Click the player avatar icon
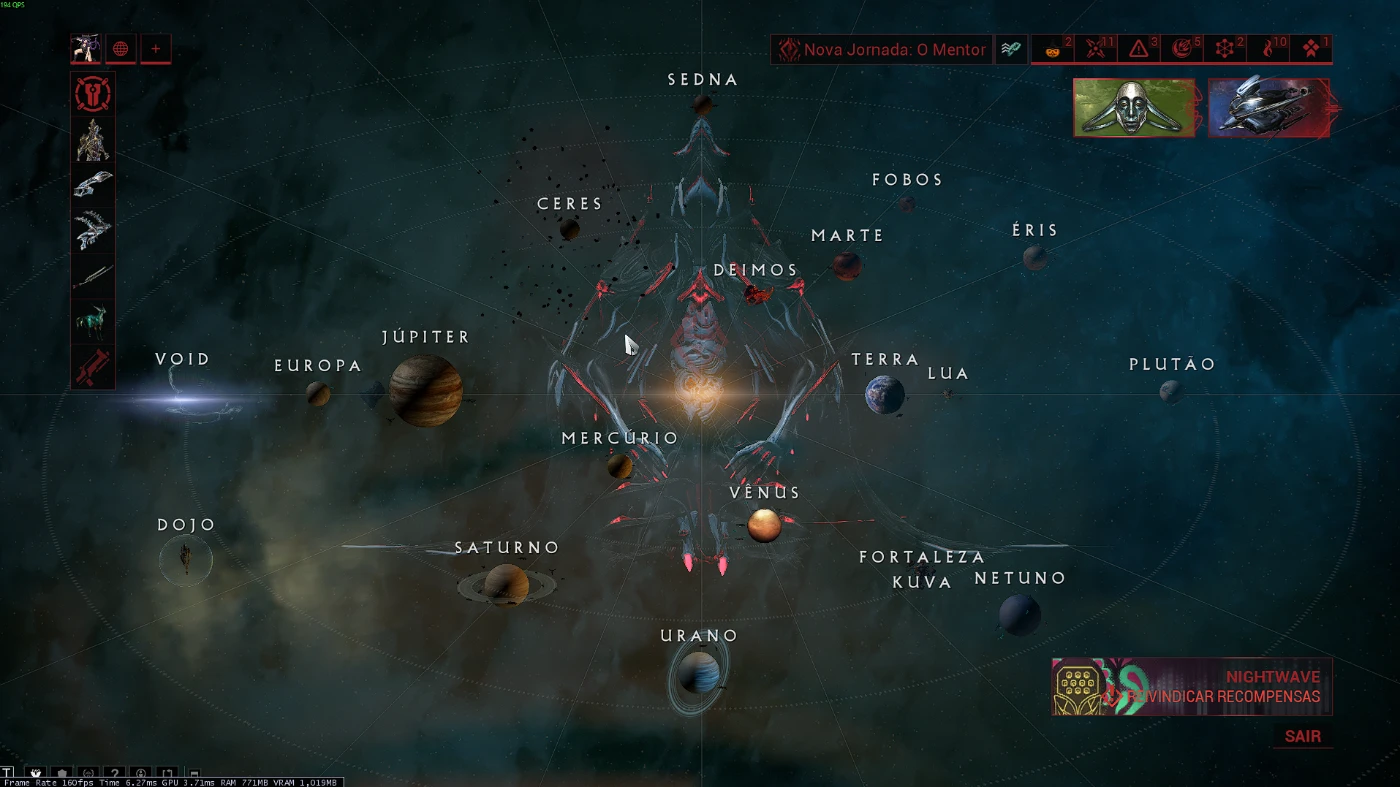This screenshot has width=1400, height=787. click(86, 49)
